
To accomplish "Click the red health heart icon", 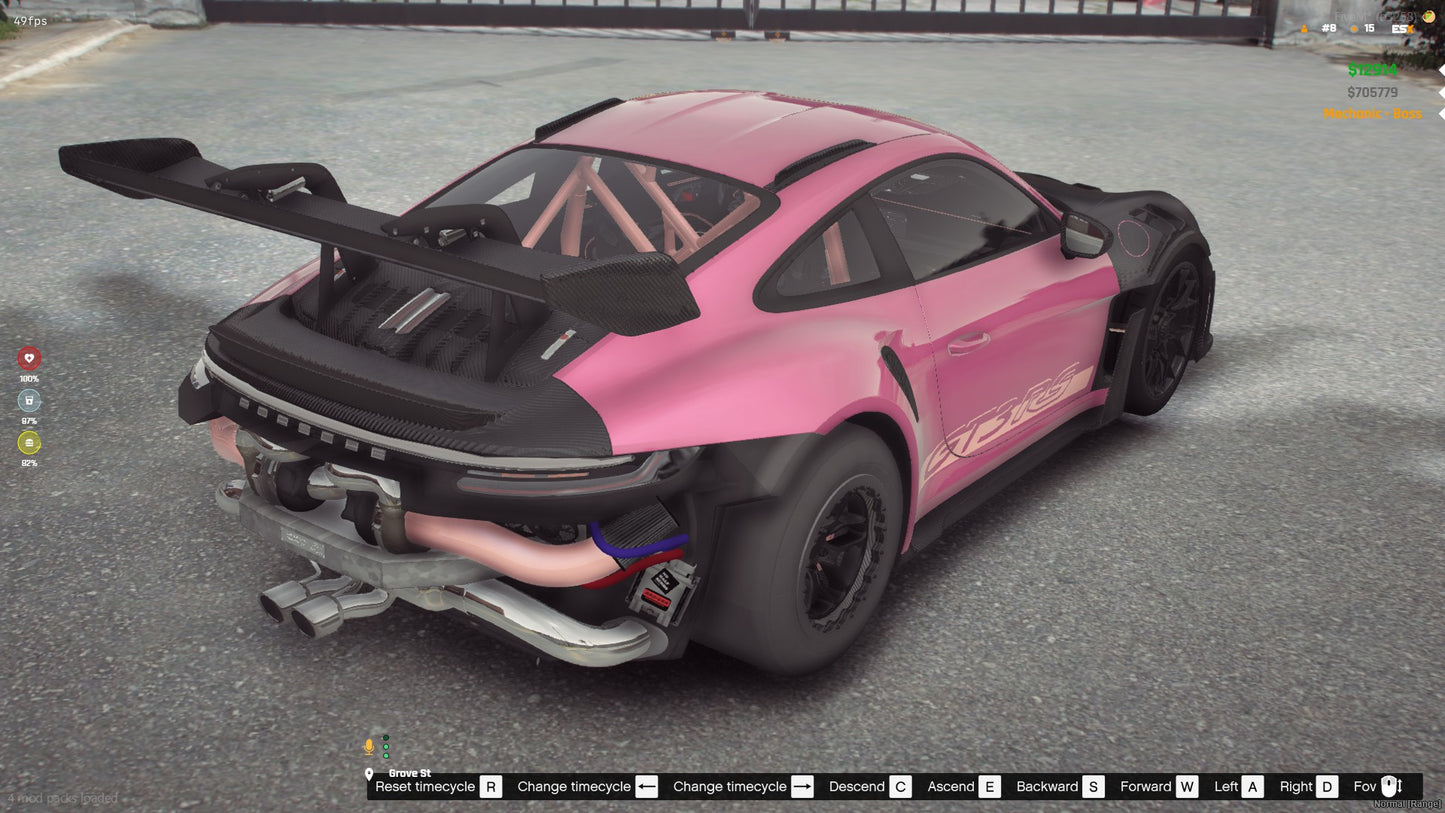I will pos(29,357).
